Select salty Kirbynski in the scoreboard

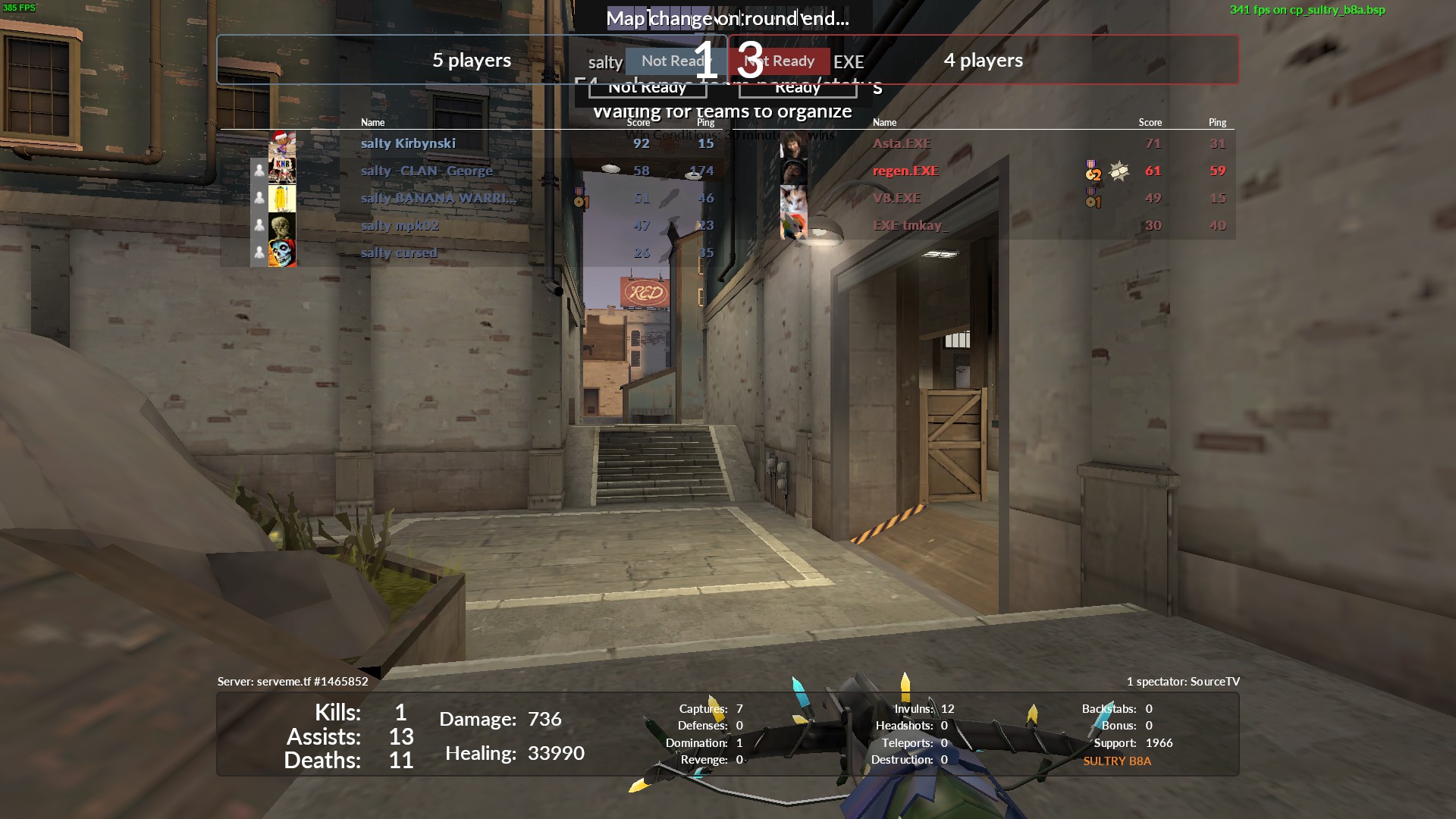[408, 143]
